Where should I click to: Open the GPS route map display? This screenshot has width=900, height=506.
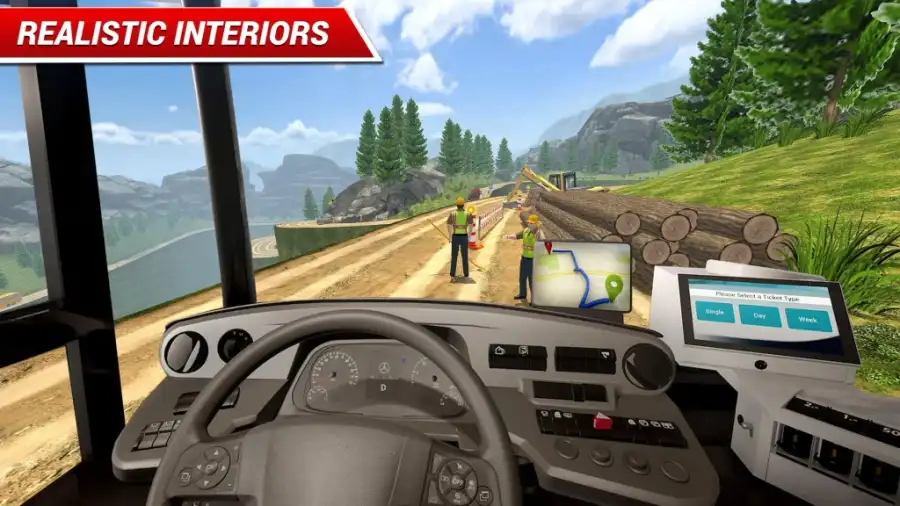click(580, 275)
